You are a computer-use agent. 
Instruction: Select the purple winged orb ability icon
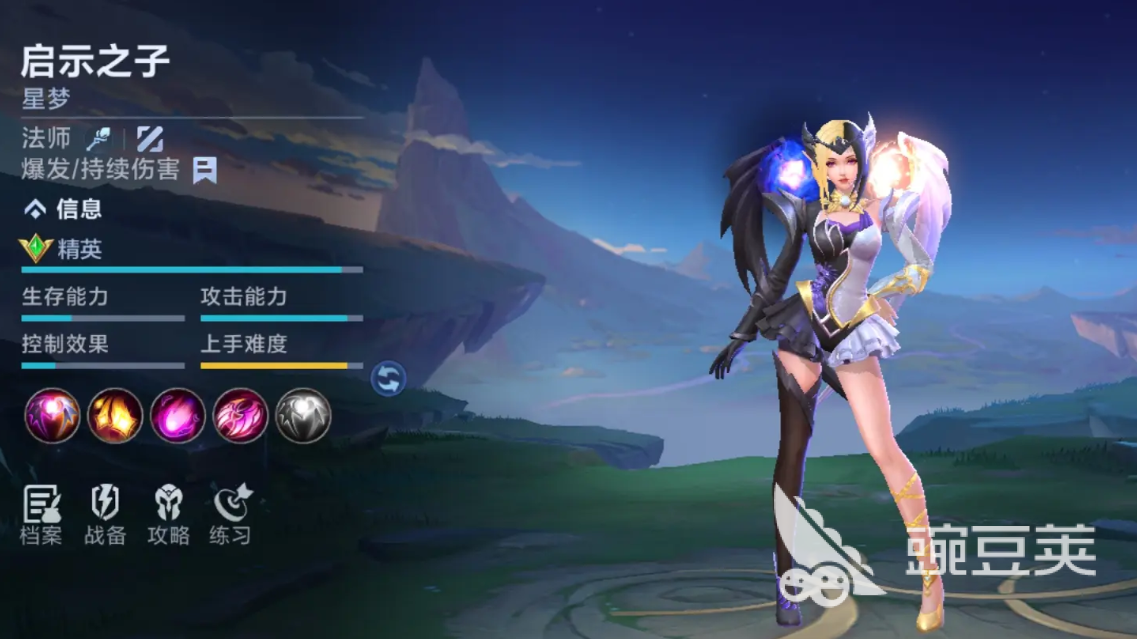52,416
